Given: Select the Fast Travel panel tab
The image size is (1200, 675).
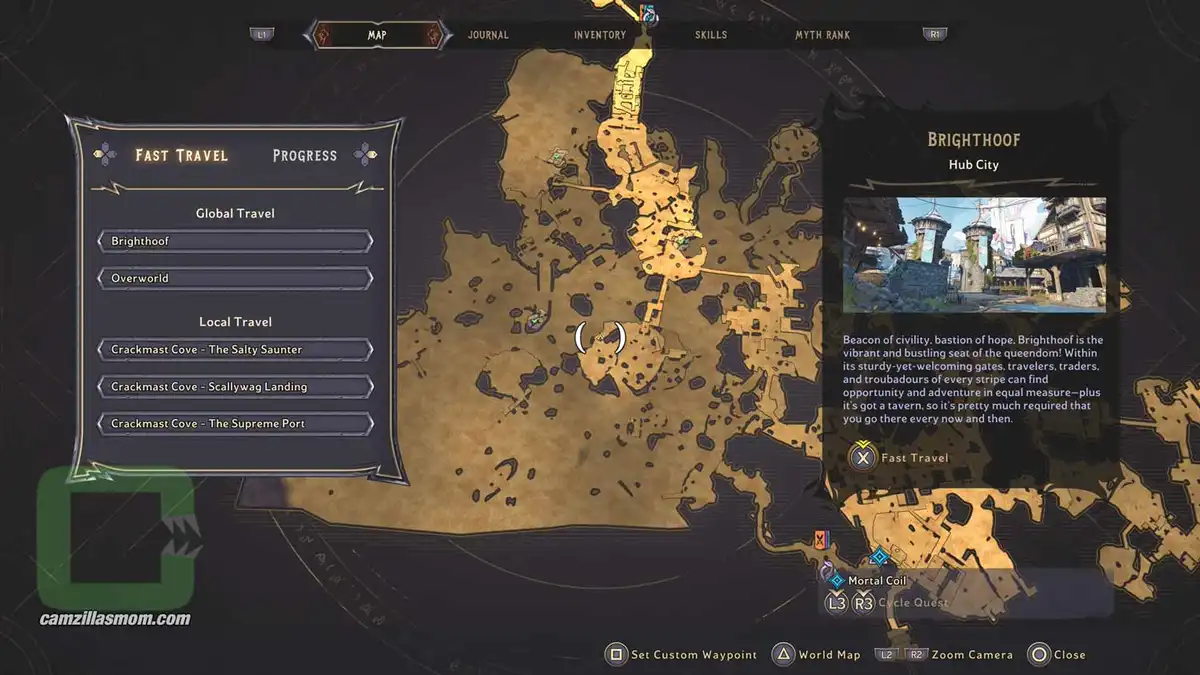Looking at the screenshot, I should [x=182, y=156].
